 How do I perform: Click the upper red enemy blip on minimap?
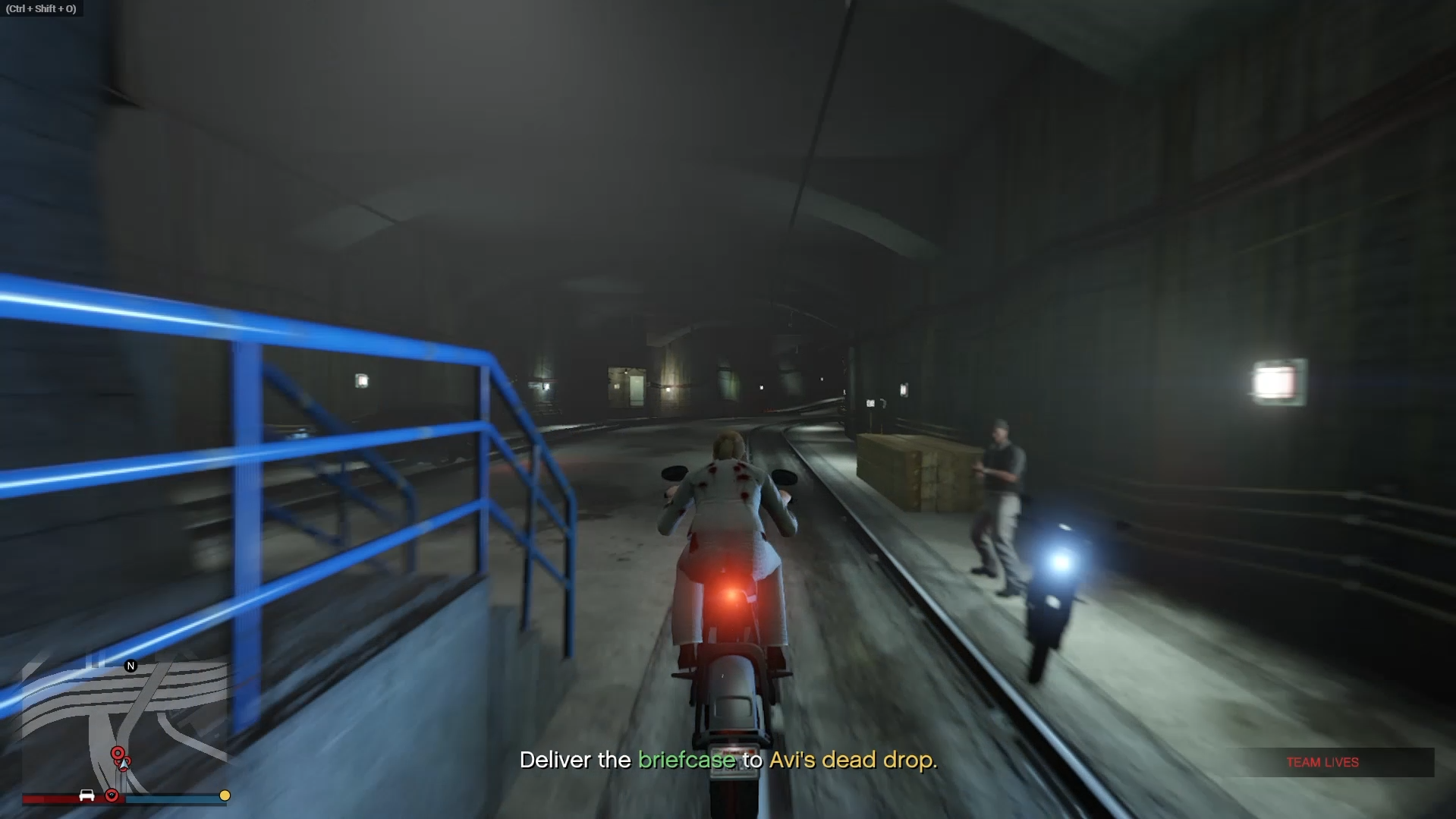[118, 753]
